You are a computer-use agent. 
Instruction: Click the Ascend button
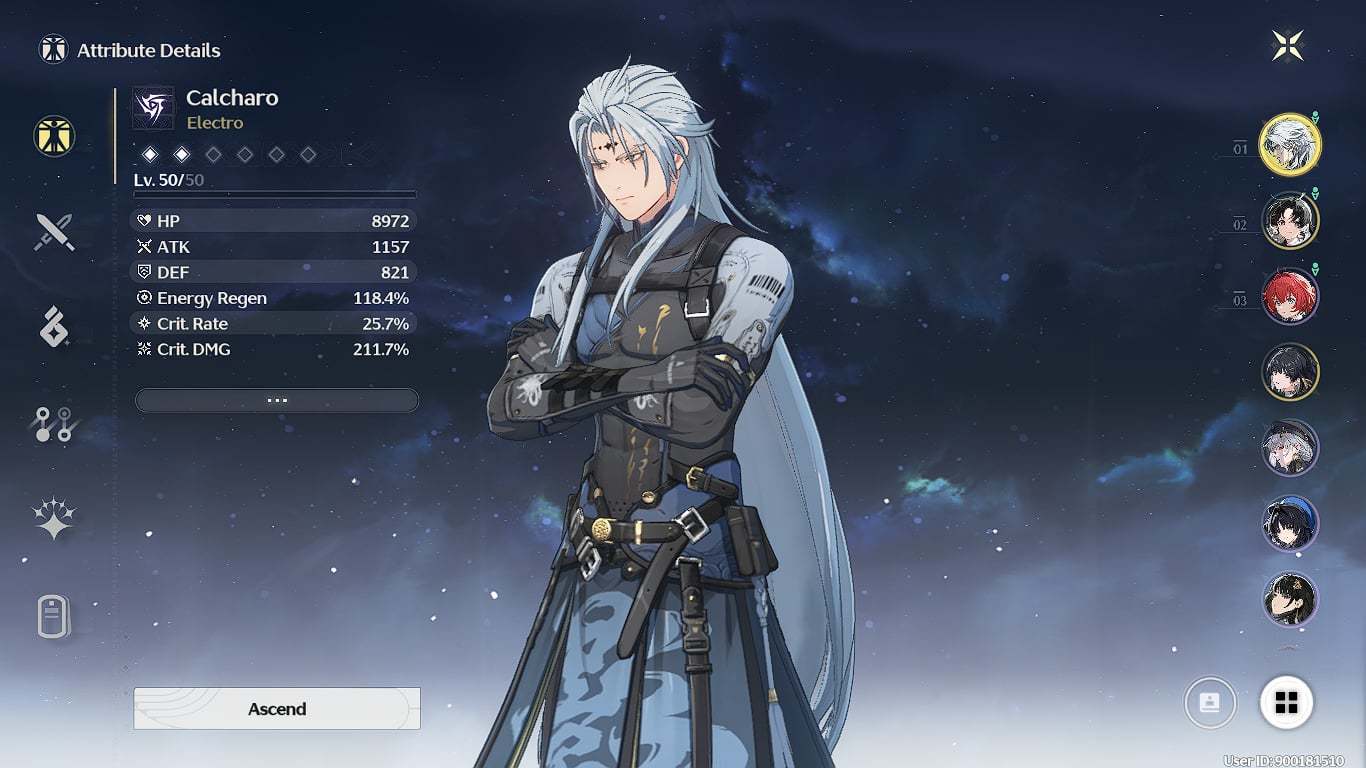tap(277, 708)
